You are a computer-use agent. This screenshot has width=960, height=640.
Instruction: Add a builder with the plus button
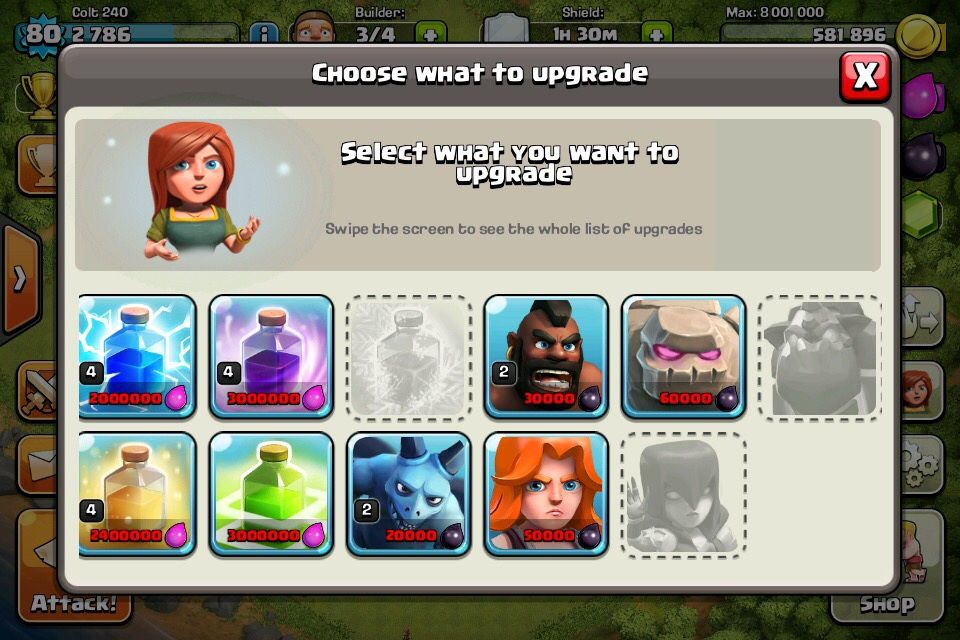[x=430, y=34]
